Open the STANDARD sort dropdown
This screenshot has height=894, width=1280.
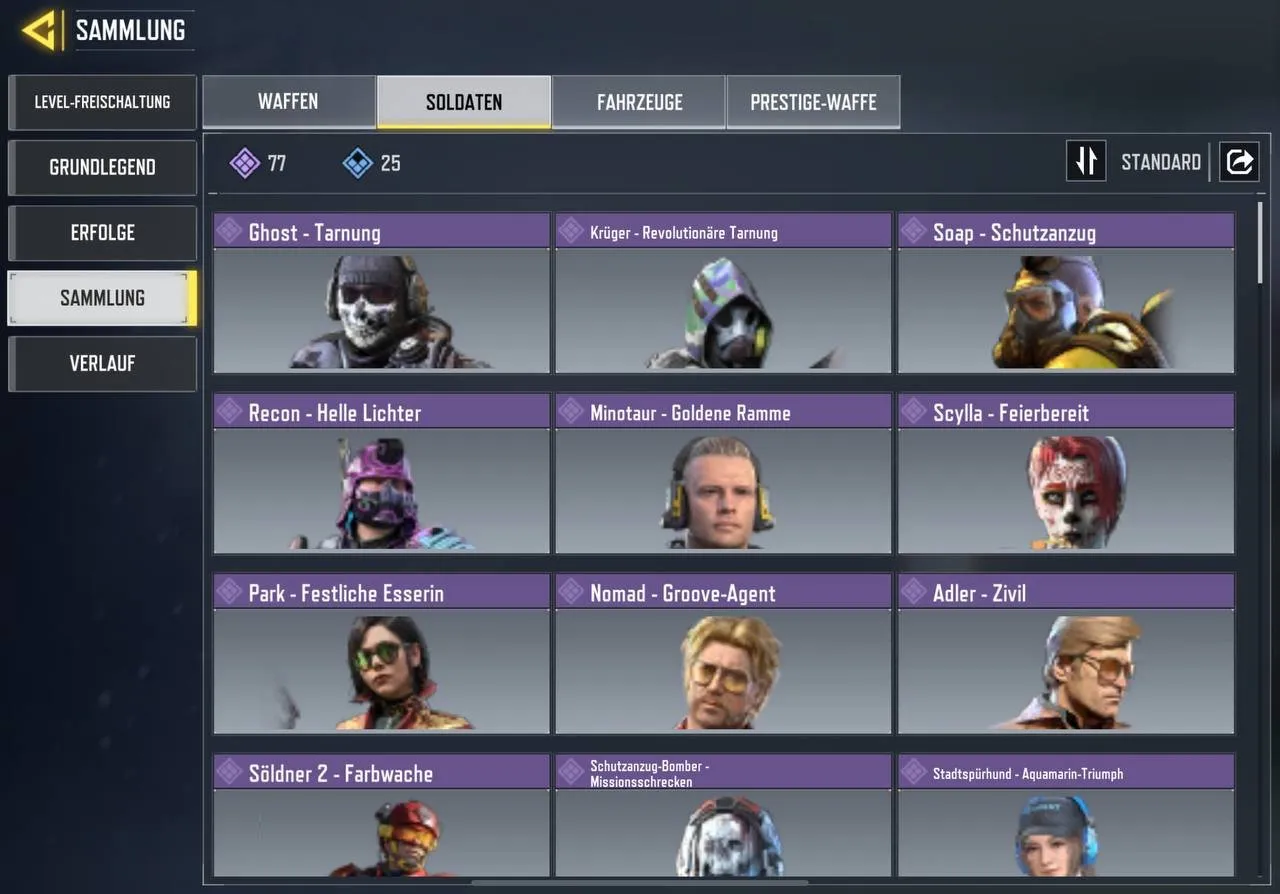[x=1160, y=161]
